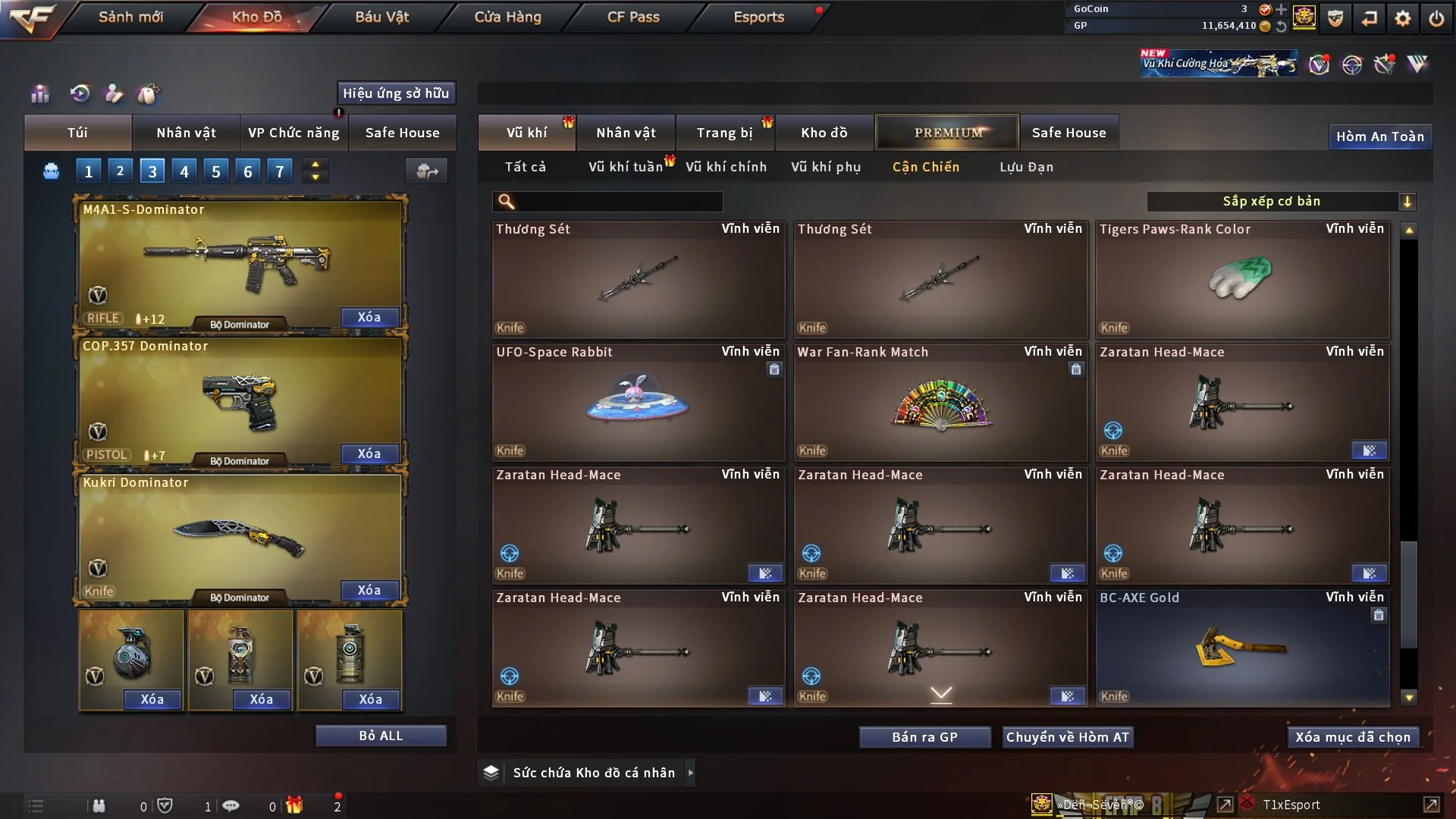Open the CF Pass menu
Viewport: 1456px width, 819px height.
[x=633, y=17]
